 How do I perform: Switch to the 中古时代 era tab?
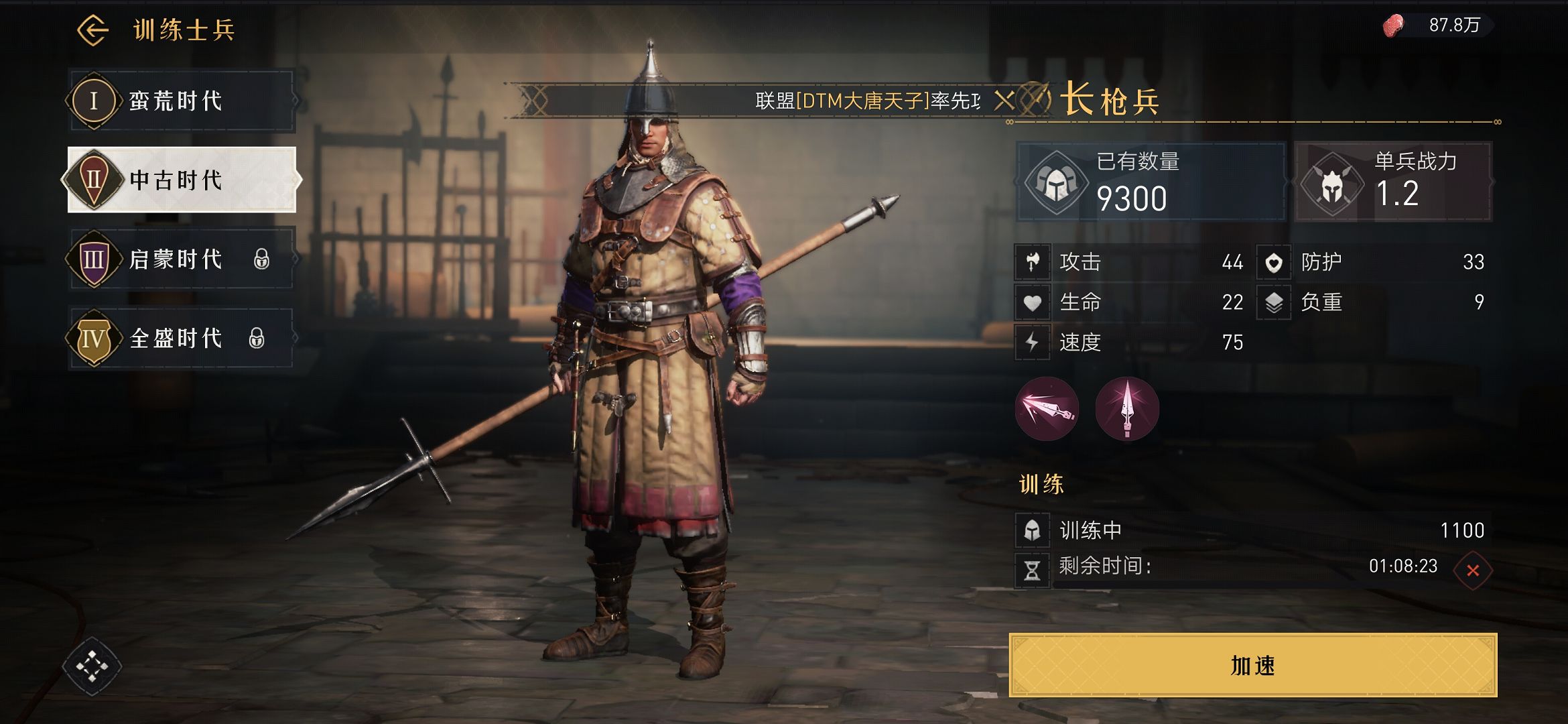(181, 180)
